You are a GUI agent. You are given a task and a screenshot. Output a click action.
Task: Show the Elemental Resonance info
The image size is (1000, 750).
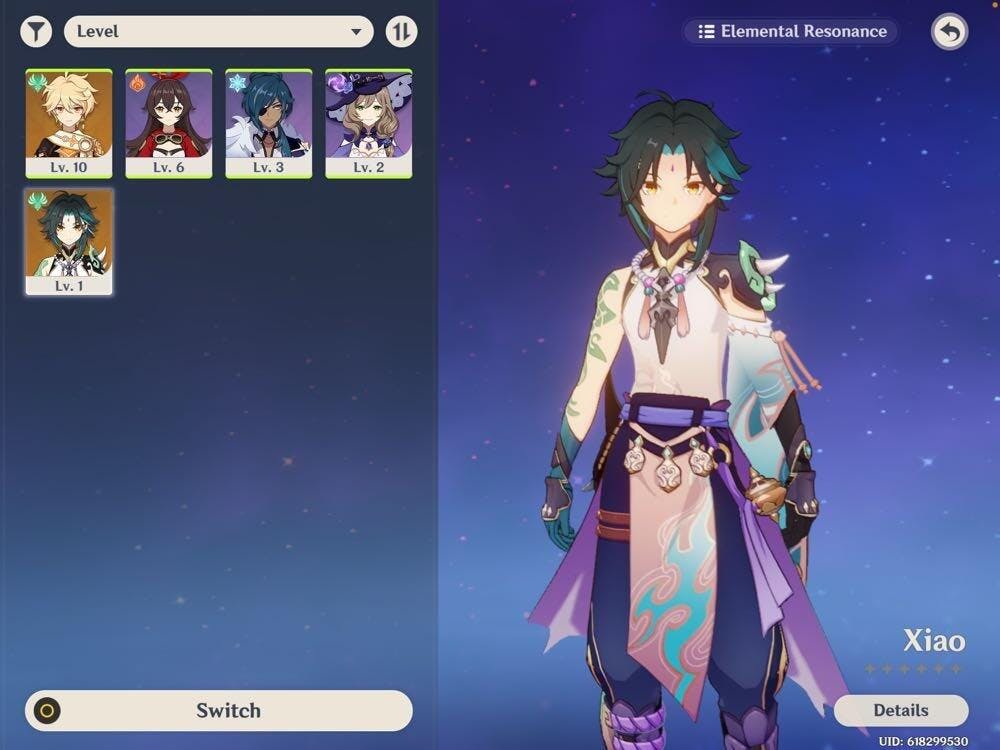[x=792, y=32]
